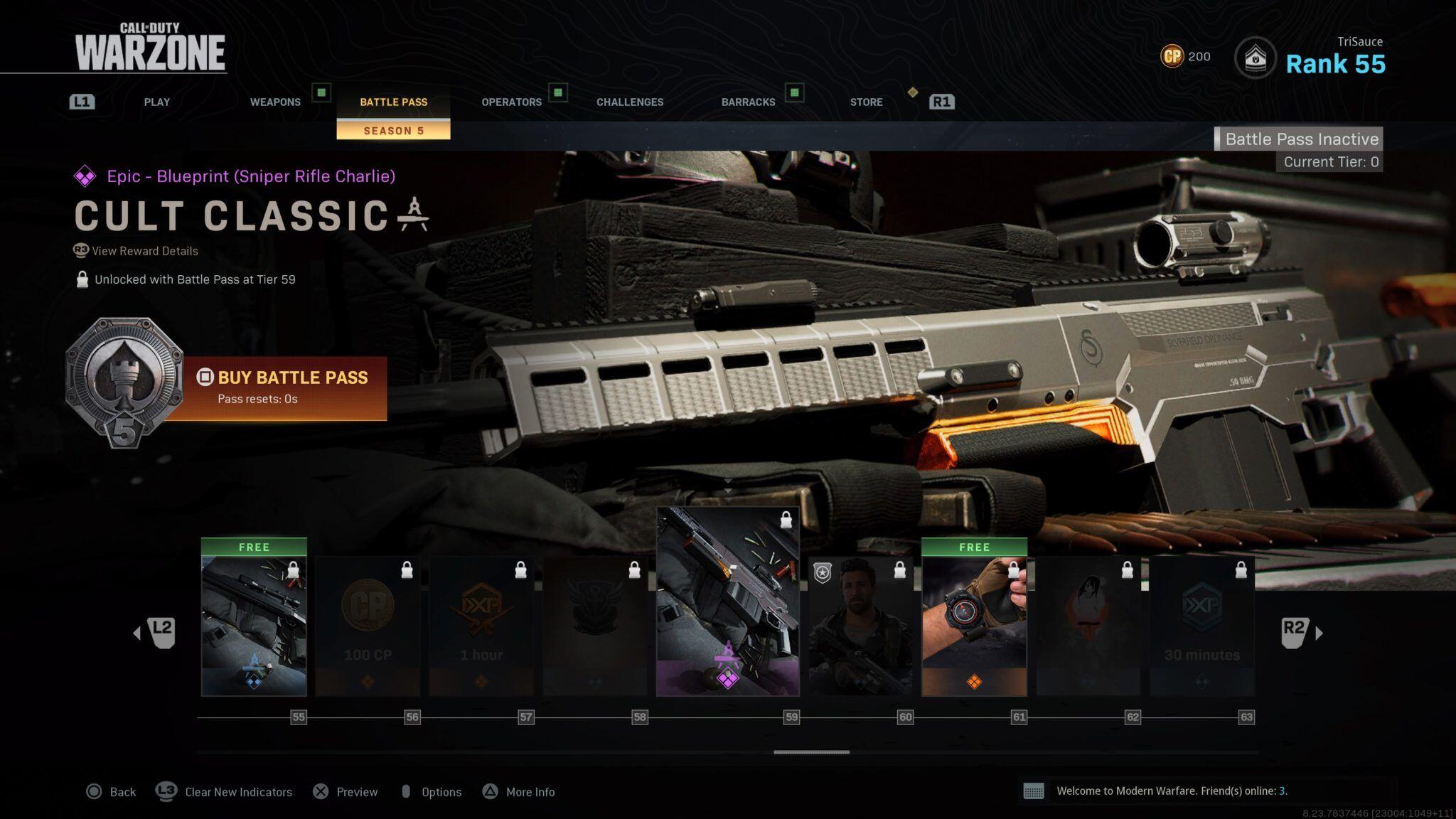
Task: Open the COD Points balance
Action: coord(1185,56)
